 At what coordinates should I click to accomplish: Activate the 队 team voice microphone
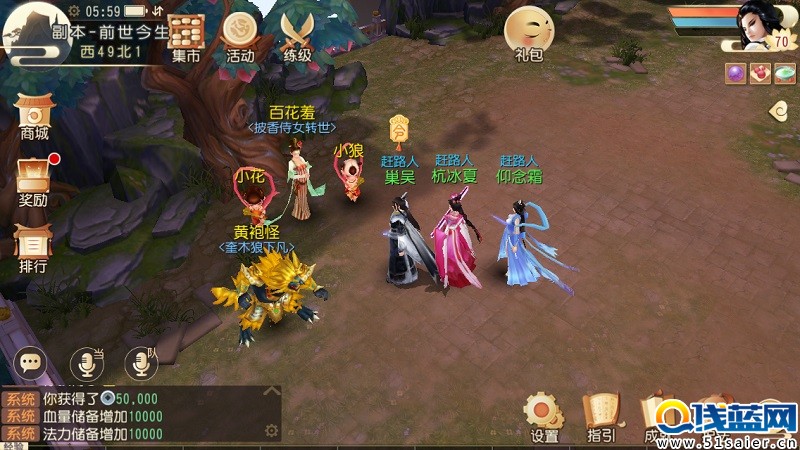click(x=140, y=363)
